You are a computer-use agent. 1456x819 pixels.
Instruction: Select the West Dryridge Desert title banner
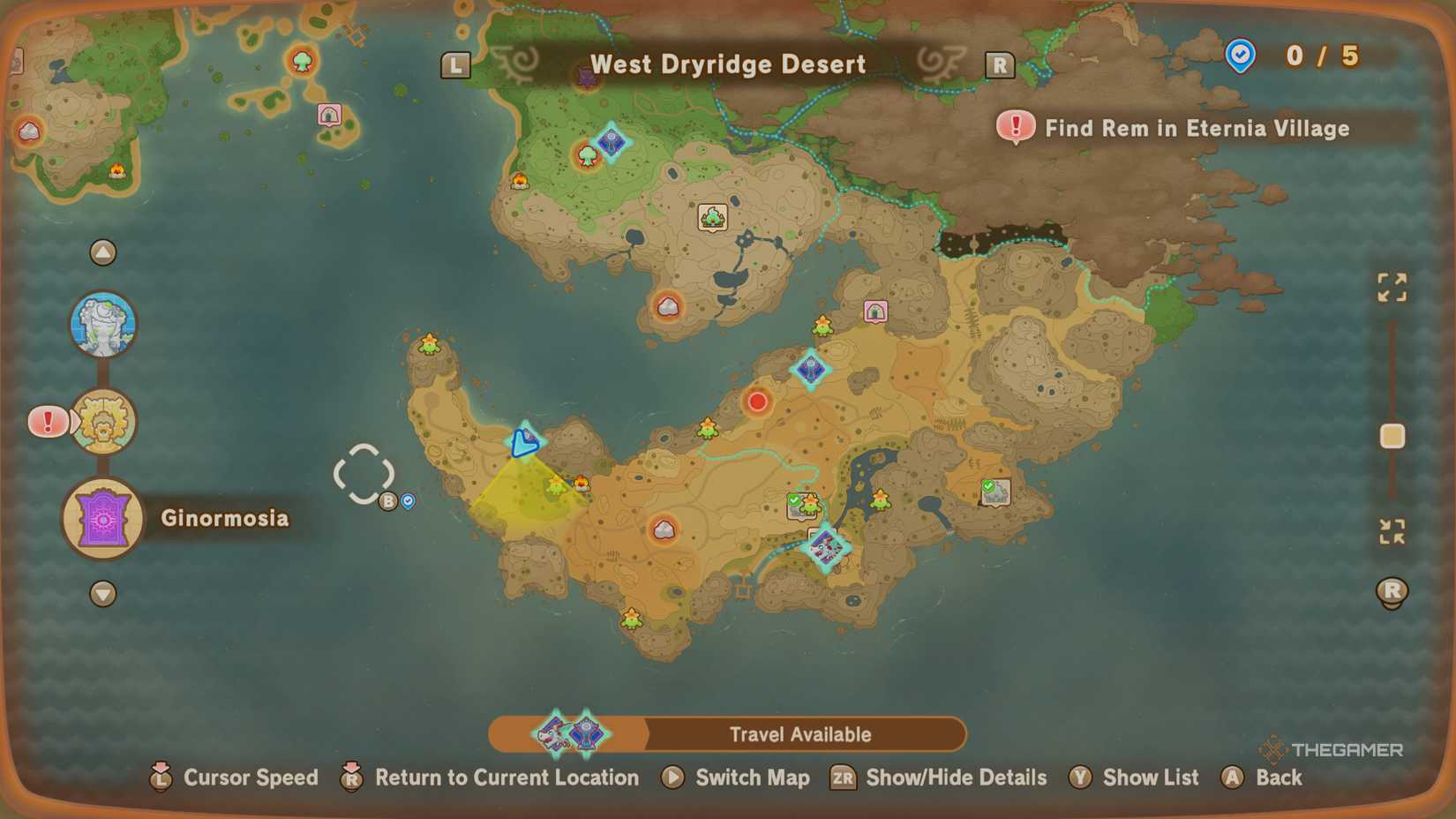pos(727,64)
